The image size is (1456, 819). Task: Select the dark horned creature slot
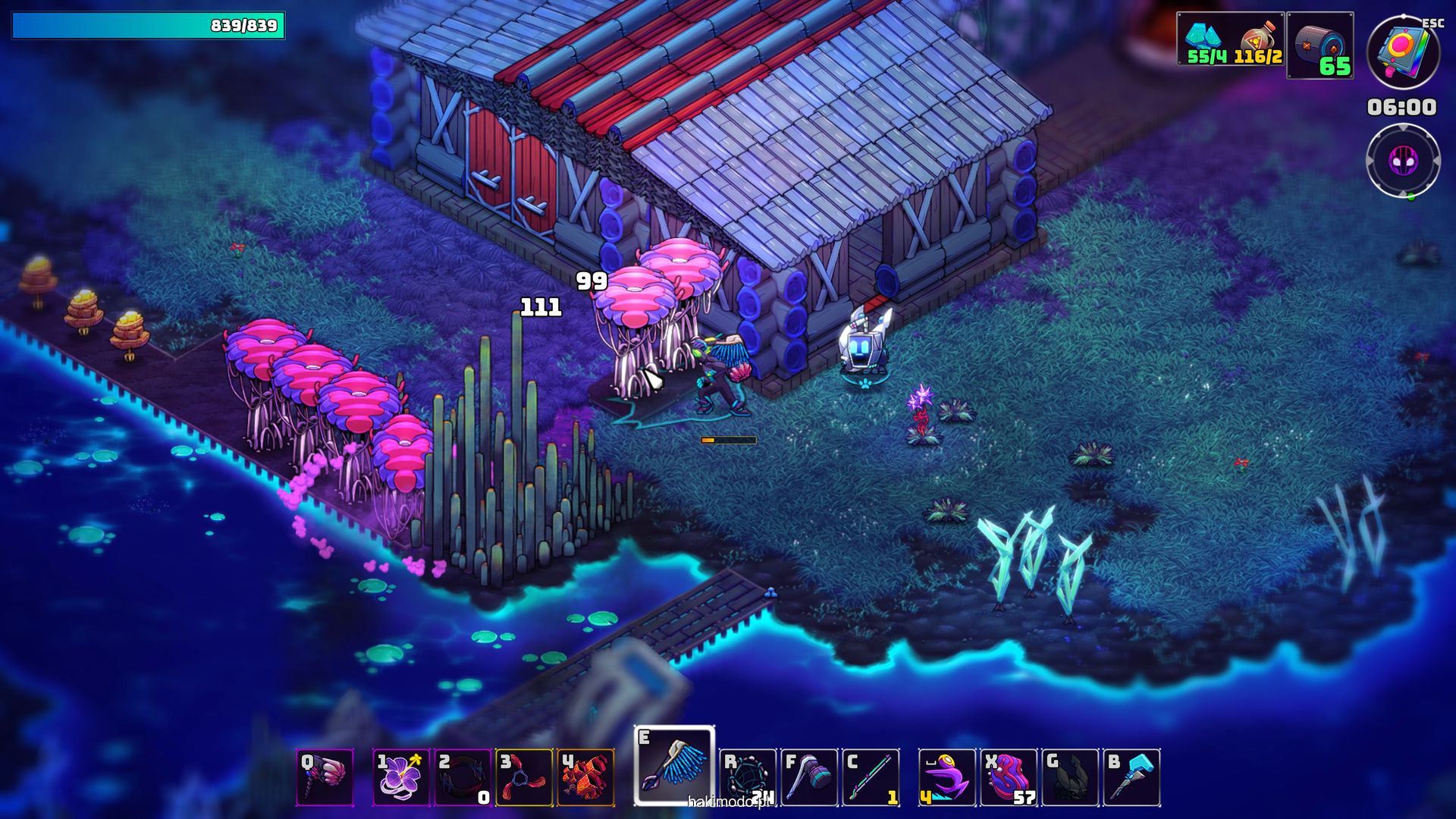pyautogui.click(x=1070, y=777)
